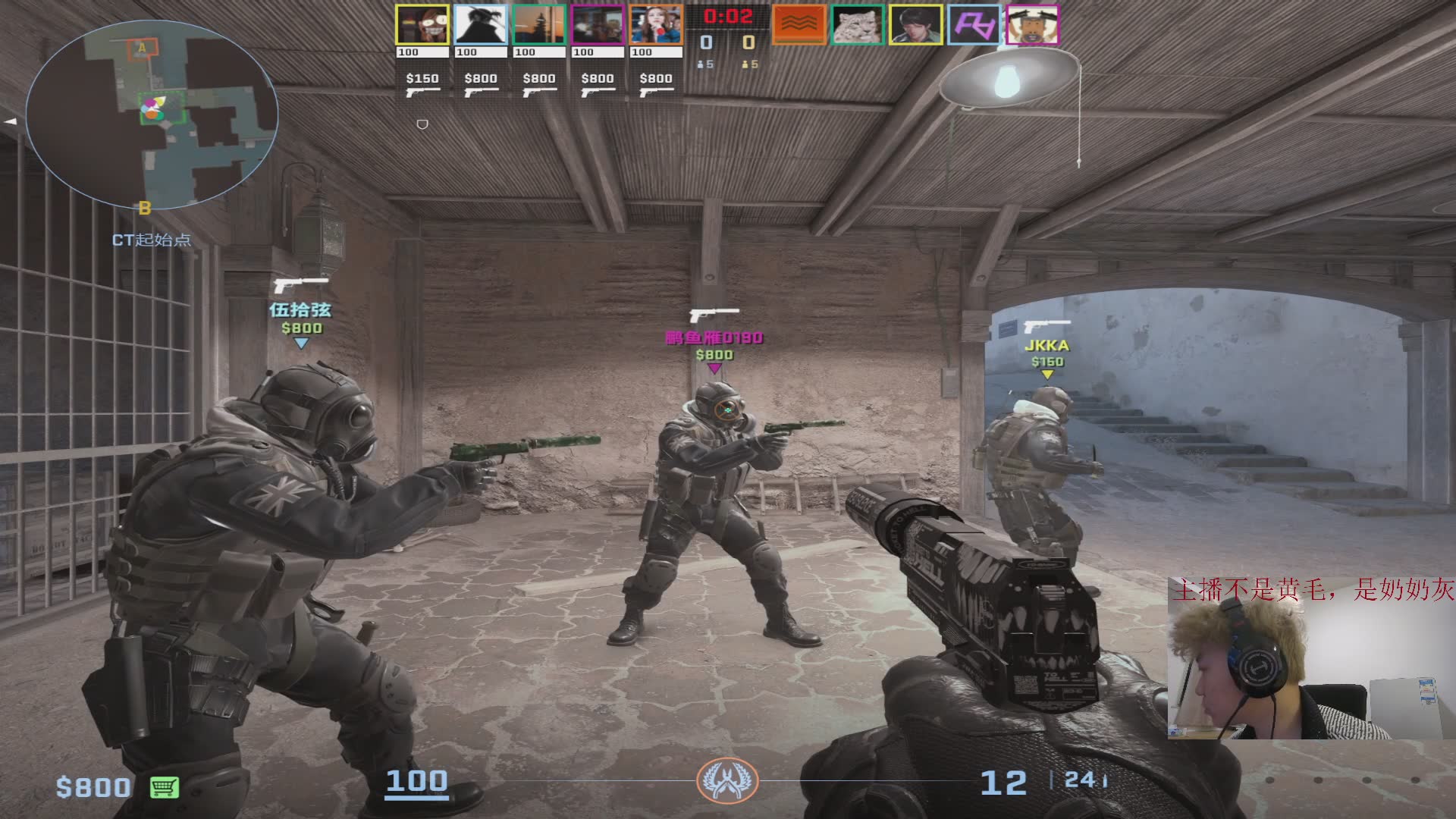Screen dimensions: 1456x819
Task: Select the purple letter-logo enemy avatar
Action: 974,24
